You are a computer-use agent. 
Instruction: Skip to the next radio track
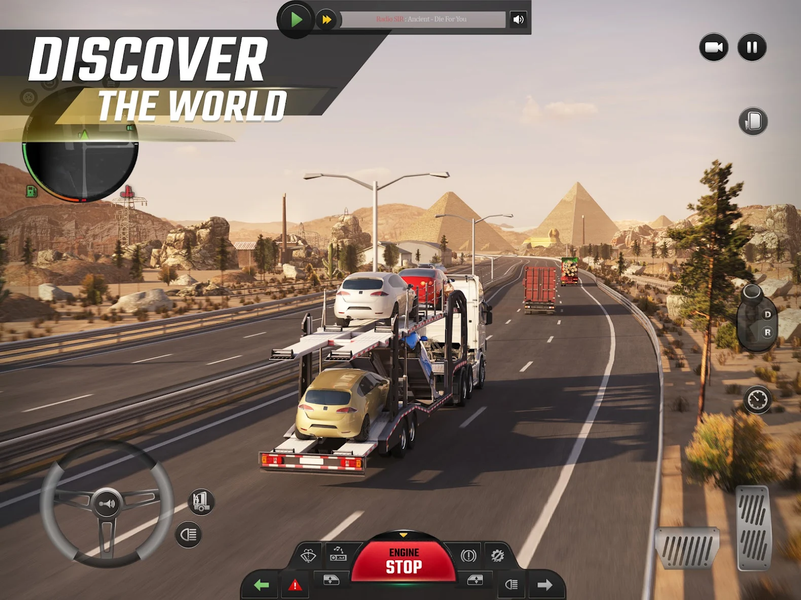[326, 19]
